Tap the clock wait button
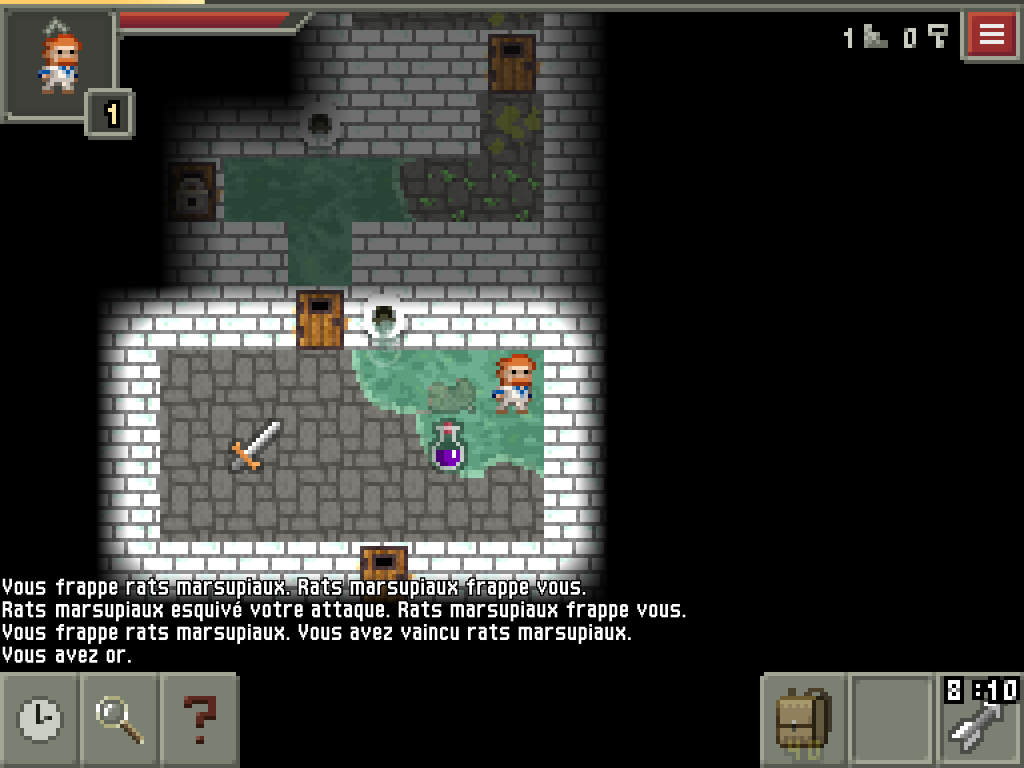This screenshot has height=768, width=1024. pyautogui.click(x=40, y=718)
